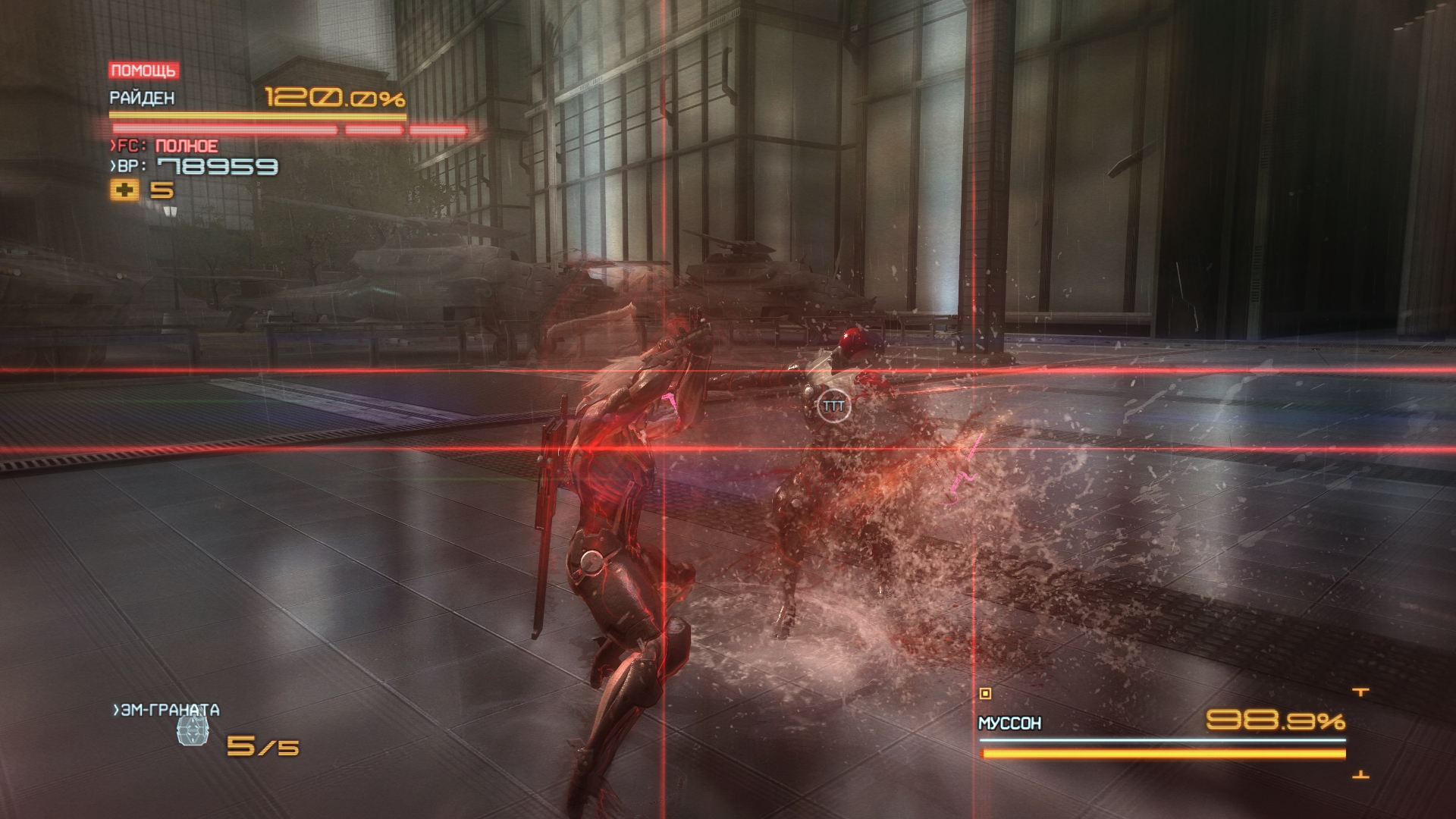Viewport: 1456px width, 819px height.
Task: Use the orange repair nanopaste icon
Action: [x=125, y=190]
